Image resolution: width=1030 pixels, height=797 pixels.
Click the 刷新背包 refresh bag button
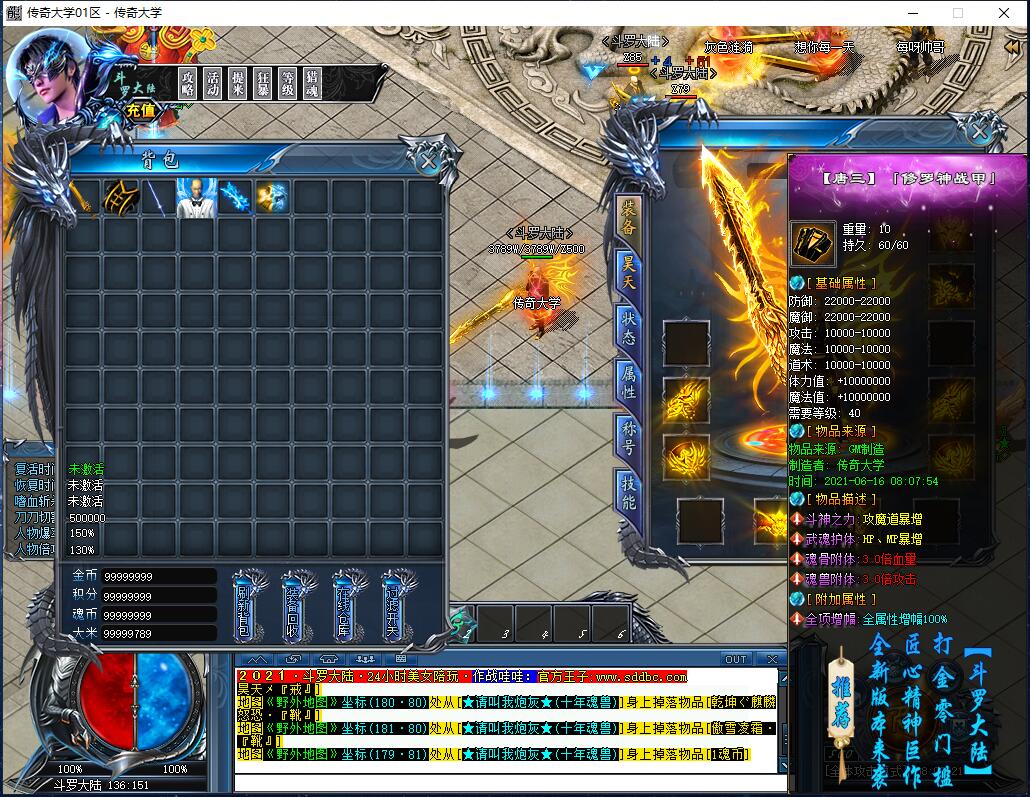click(x=244, y=606)
